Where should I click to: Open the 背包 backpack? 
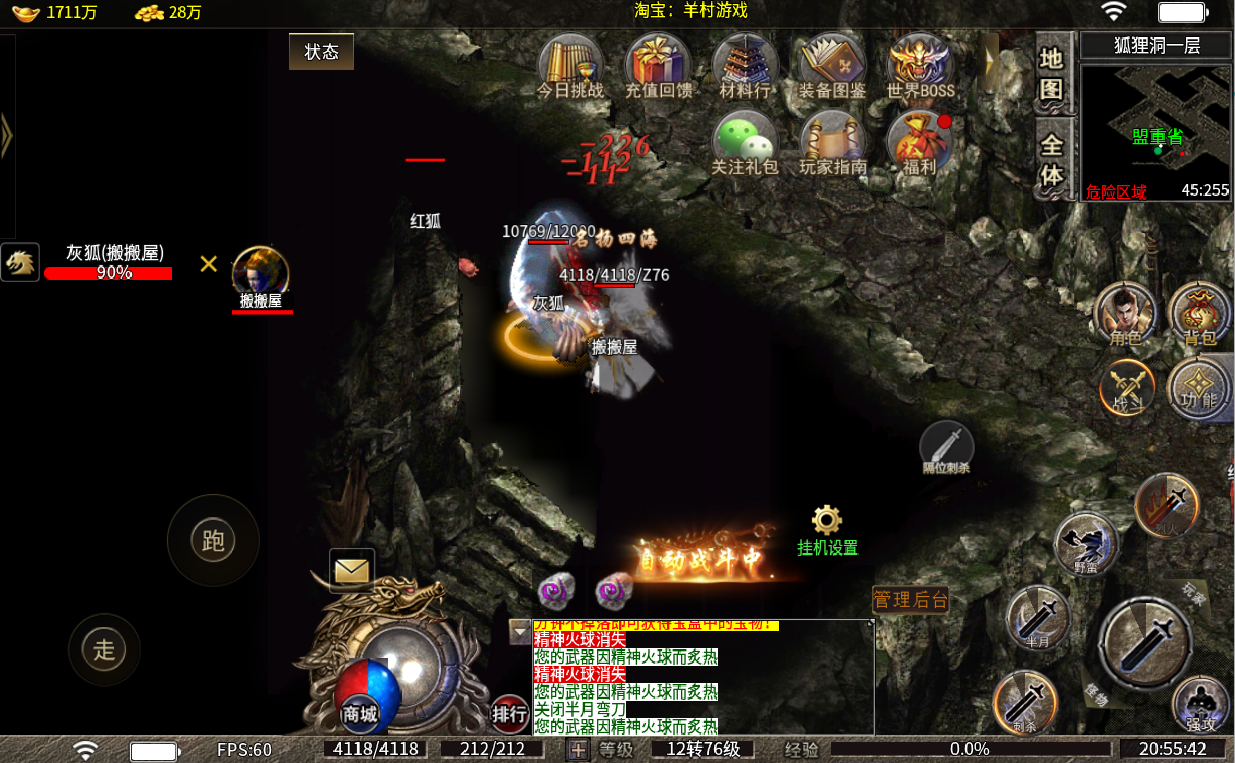coord(1199,313)
